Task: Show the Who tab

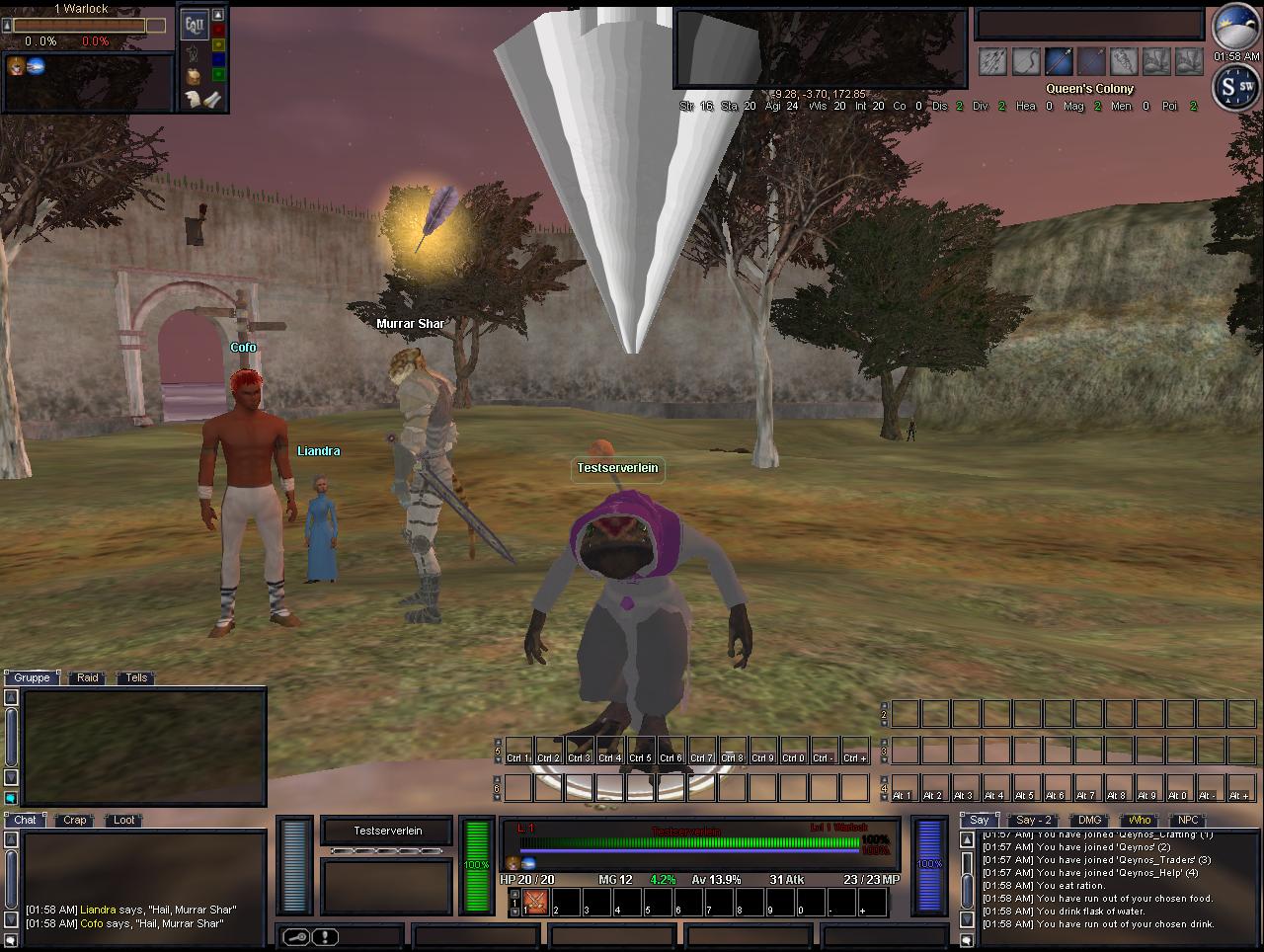Action: point(1140,820)
